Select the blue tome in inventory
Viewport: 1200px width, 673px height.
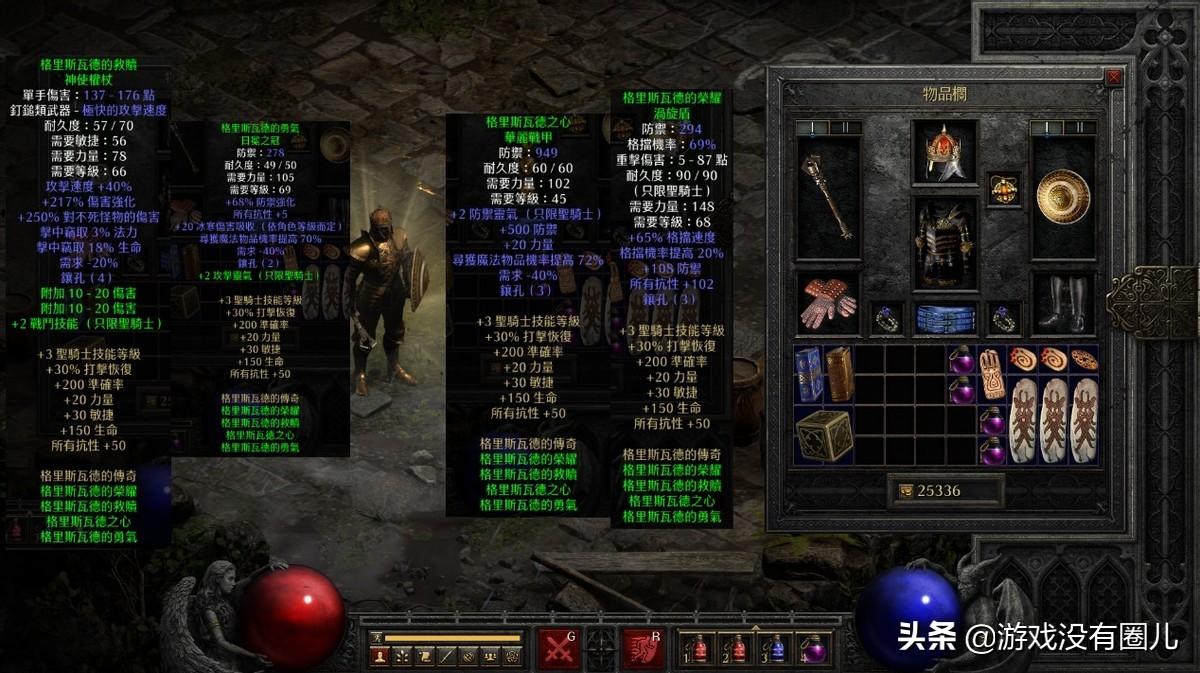810,373
